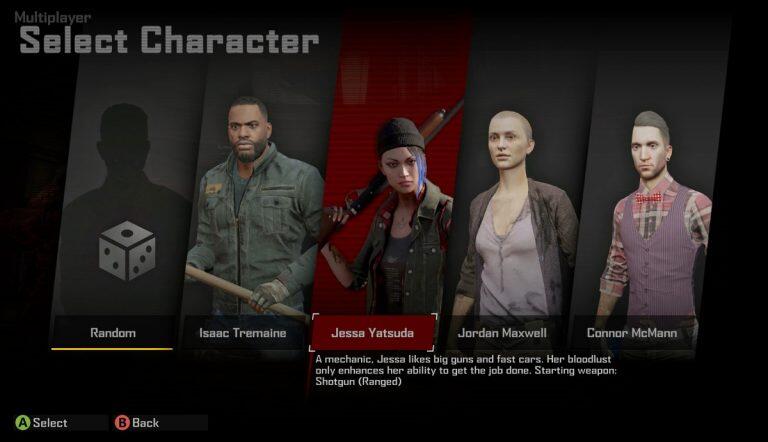Screen dimensions: 768x442
Task: Select Connor McMann name label
Action: [630, 333]
